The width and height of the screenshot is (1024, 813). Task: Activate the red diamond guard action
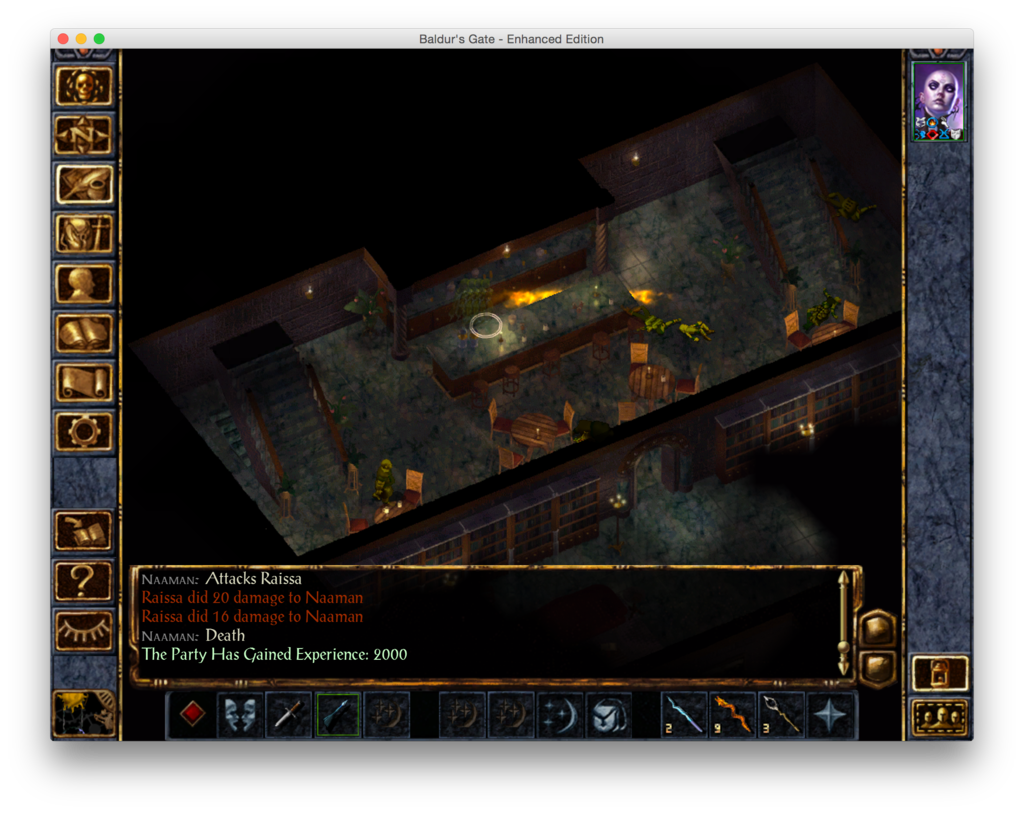click(x=192, y=714)
